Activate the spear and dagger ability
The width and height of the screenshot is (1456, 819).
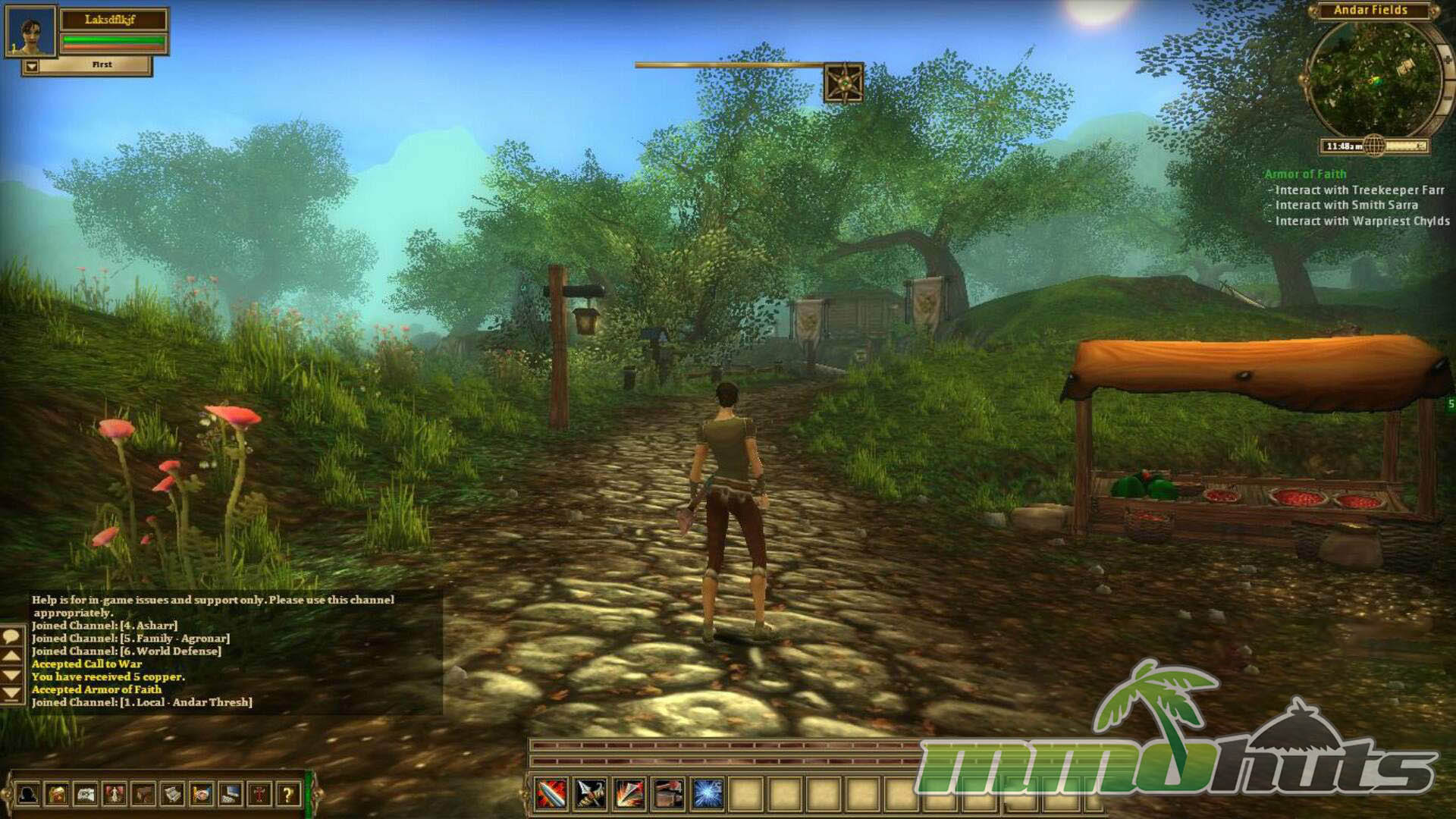pyautogui.click(x=590, y=794)
